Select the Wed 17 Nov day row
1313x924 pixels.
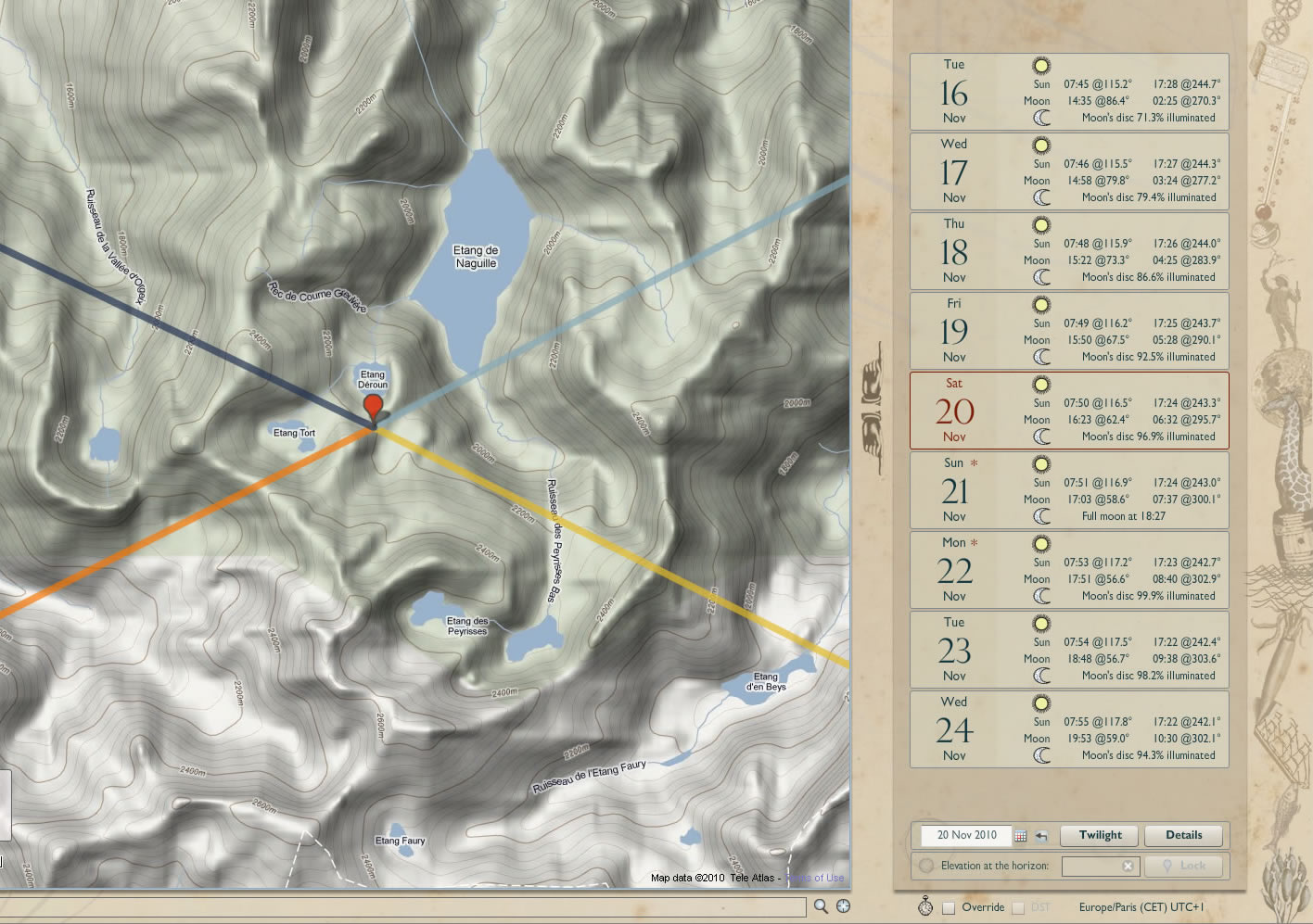pos(1069,171)
